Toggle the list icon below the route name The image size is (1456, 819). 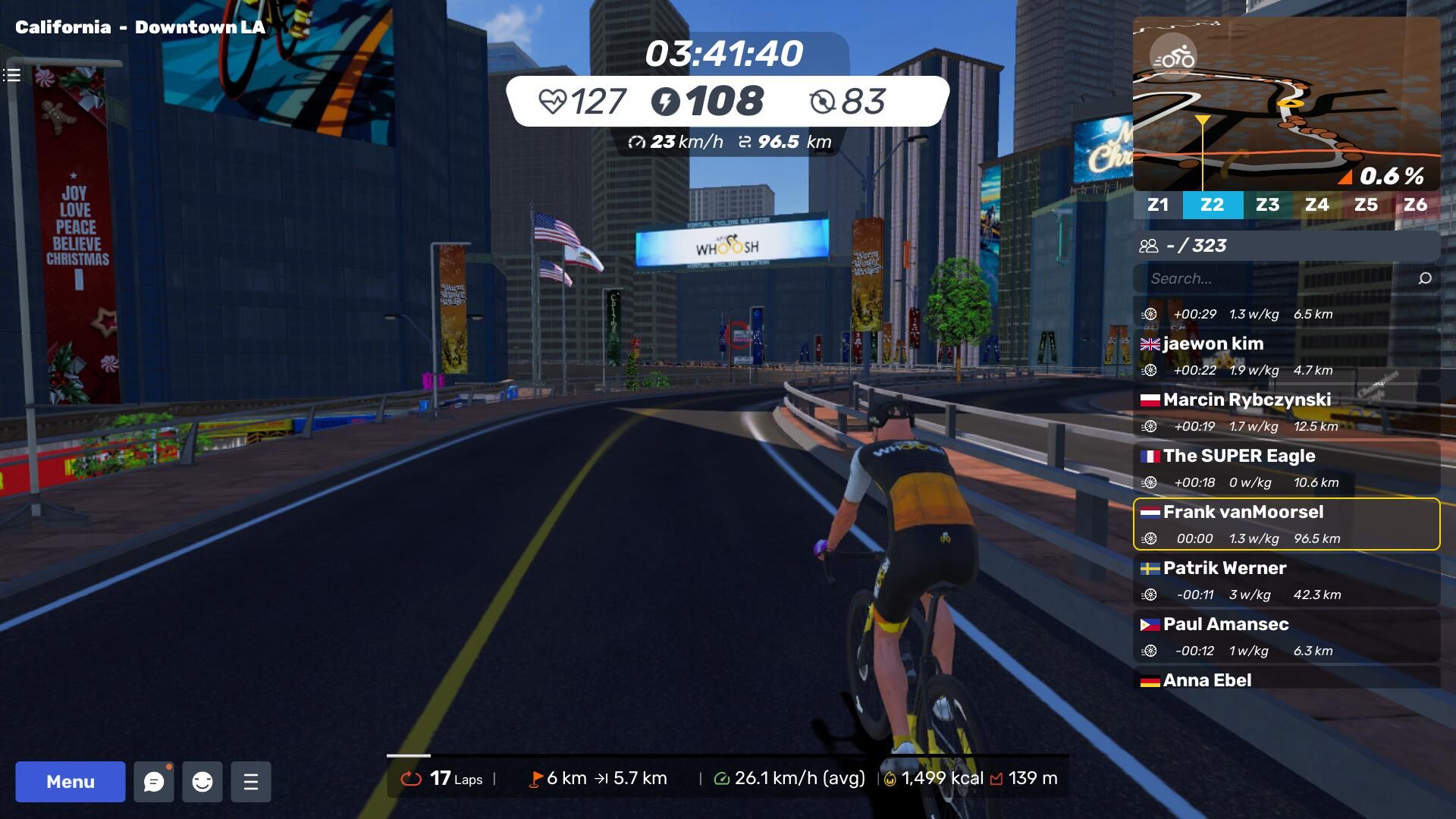pyautogui.click(x=11, y=75)
